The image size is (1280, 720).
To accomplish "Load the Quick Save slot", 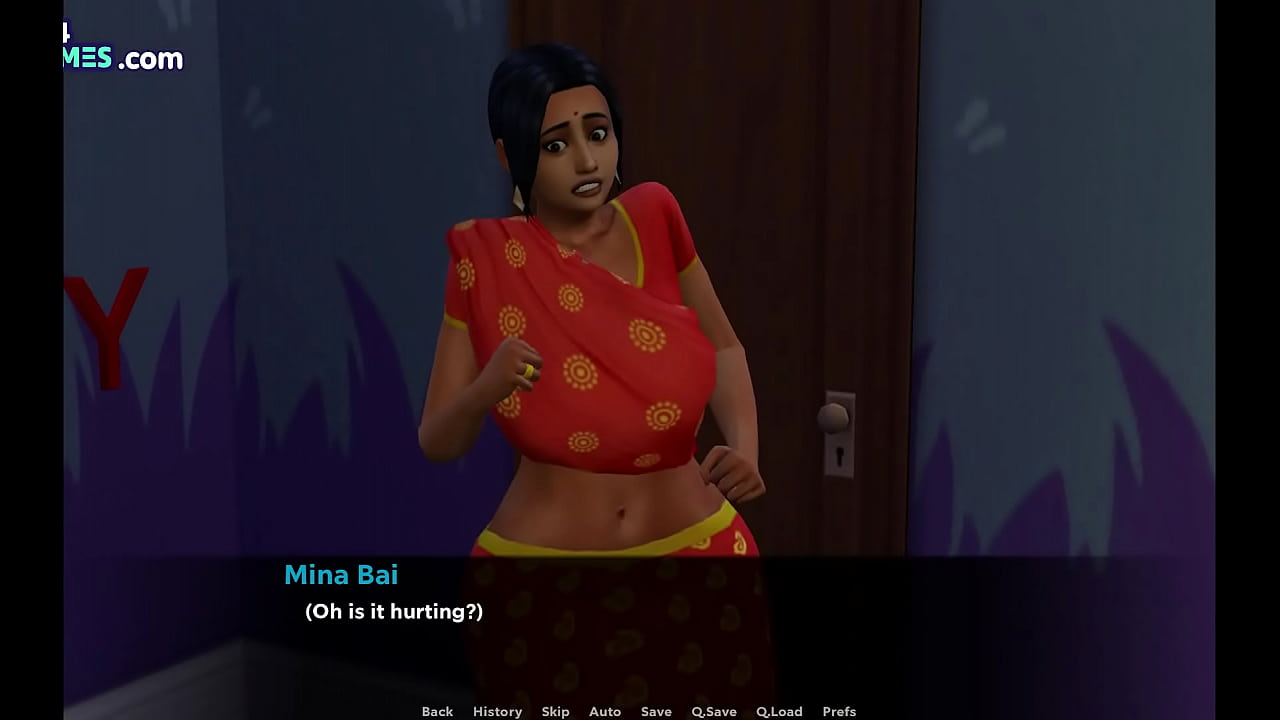I will [x=780, y=711].
